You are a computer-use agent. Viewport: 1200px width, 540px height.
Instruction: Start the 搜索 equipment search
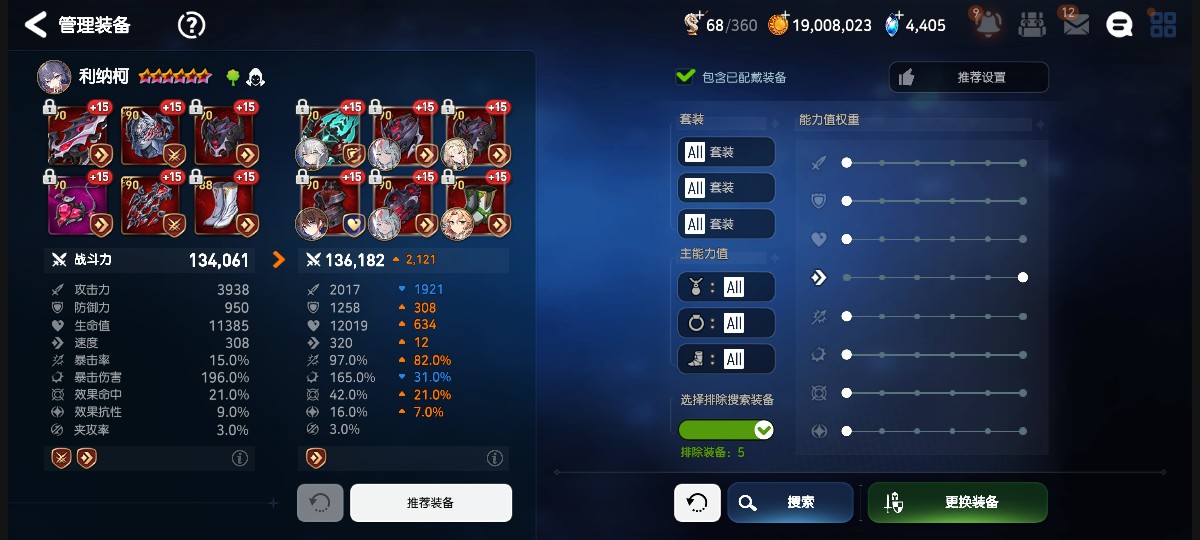pyautogui.click(x=790, y=502)
